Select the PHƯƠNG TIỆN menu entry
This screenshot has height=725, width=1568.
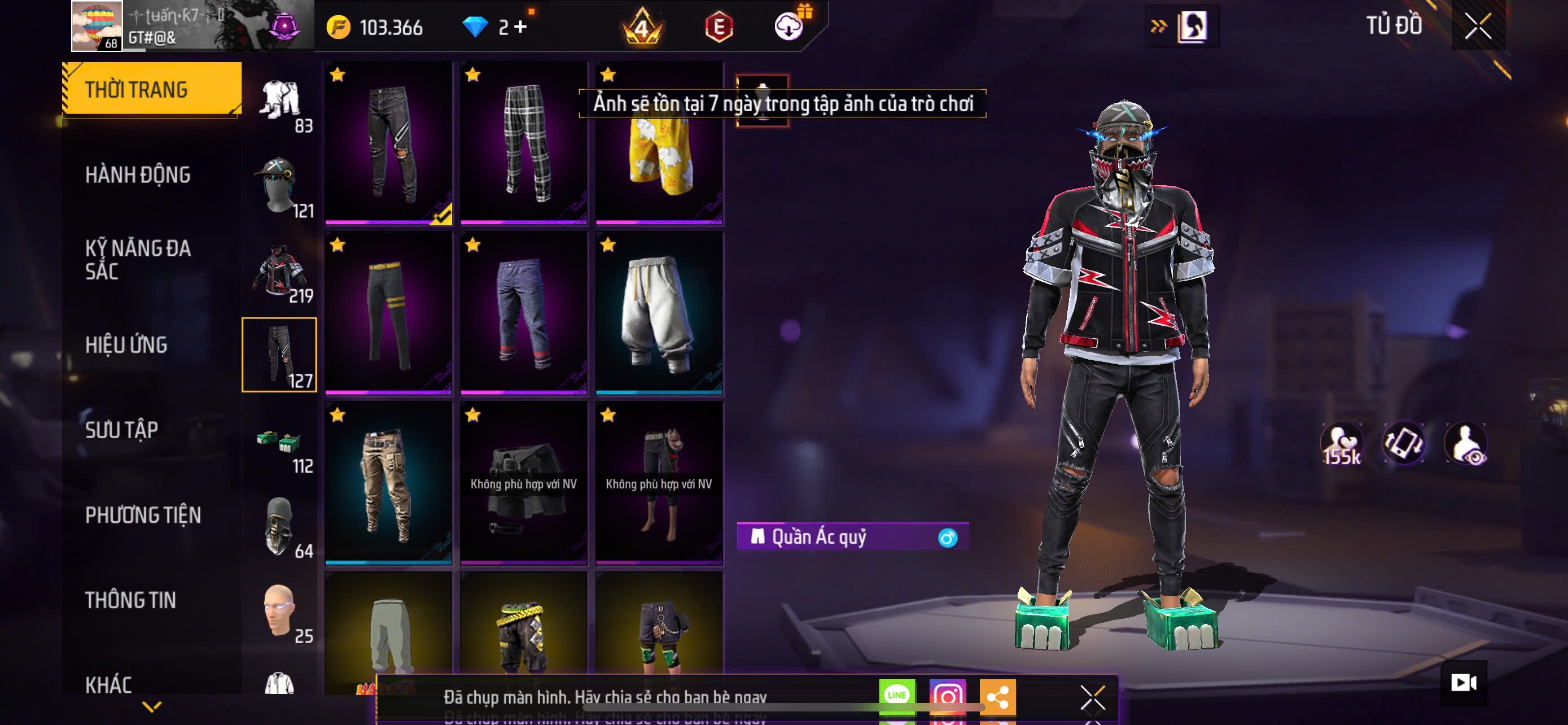[x=143, y=516]
